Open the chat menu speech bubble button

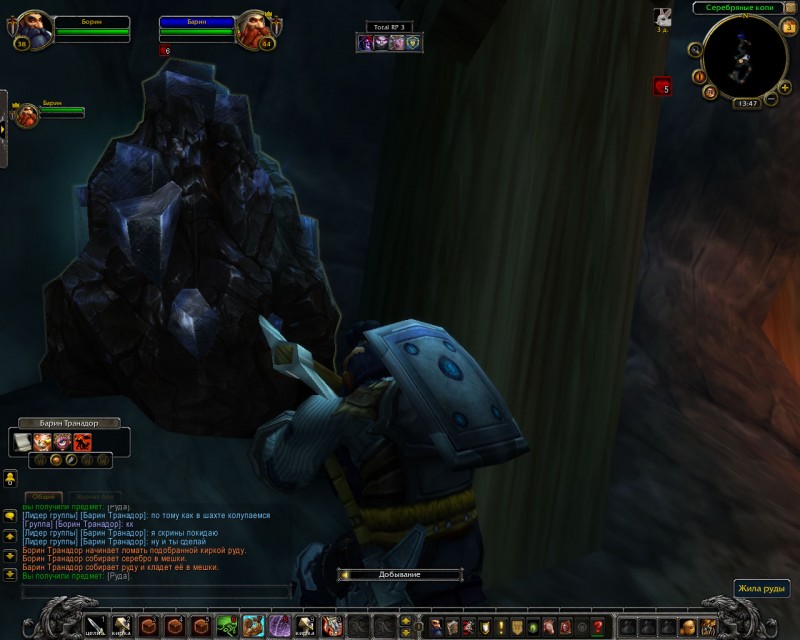[9, 516]
